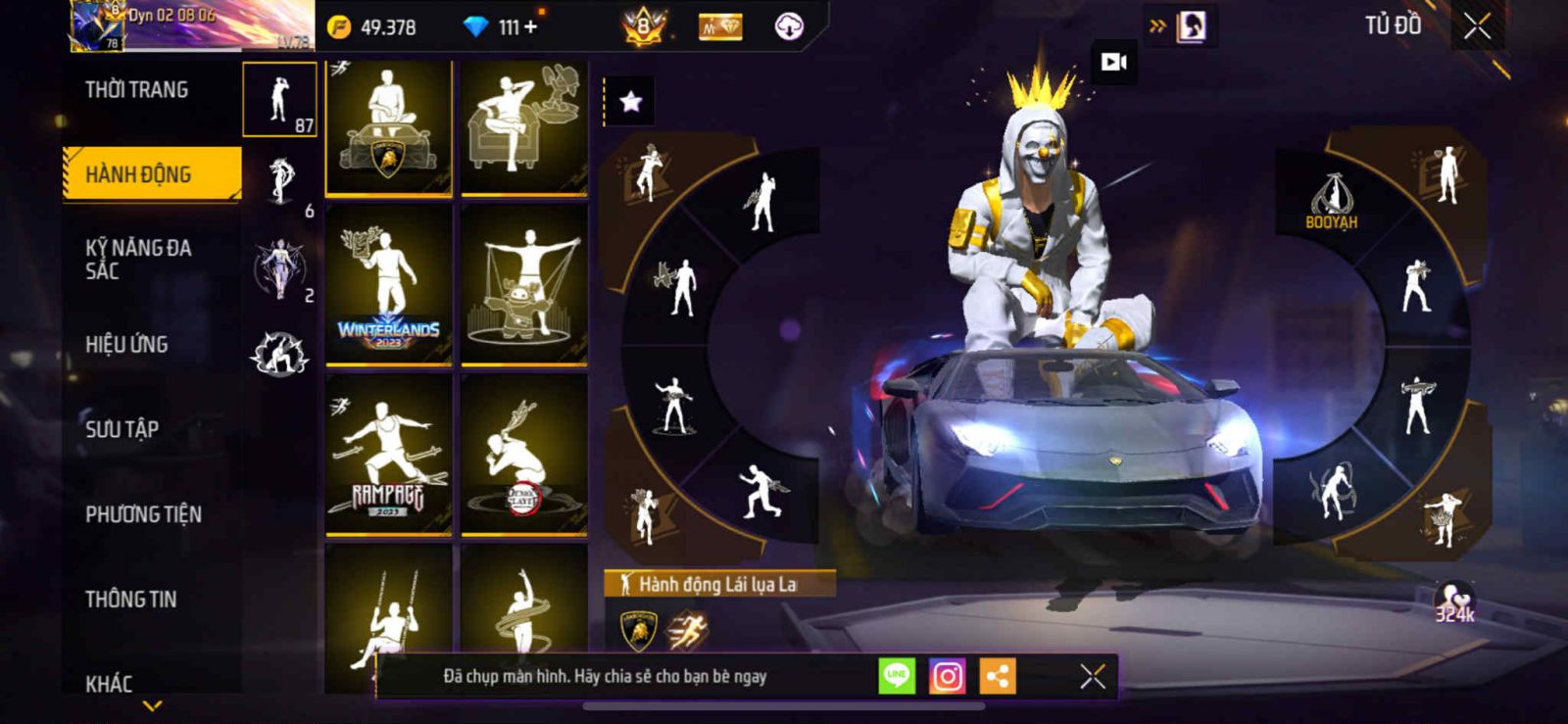
Task: Share the screenshot via LINE
Action: (x=896, y=676)
